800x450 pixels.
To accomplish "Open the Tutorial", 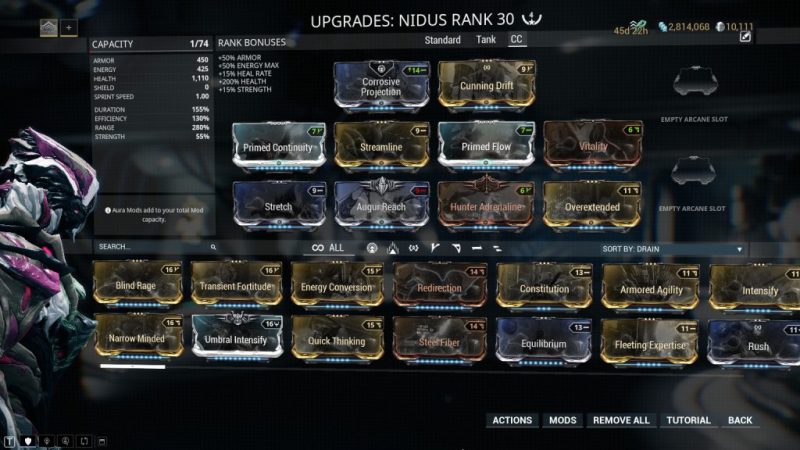I will tap(688, 420).
